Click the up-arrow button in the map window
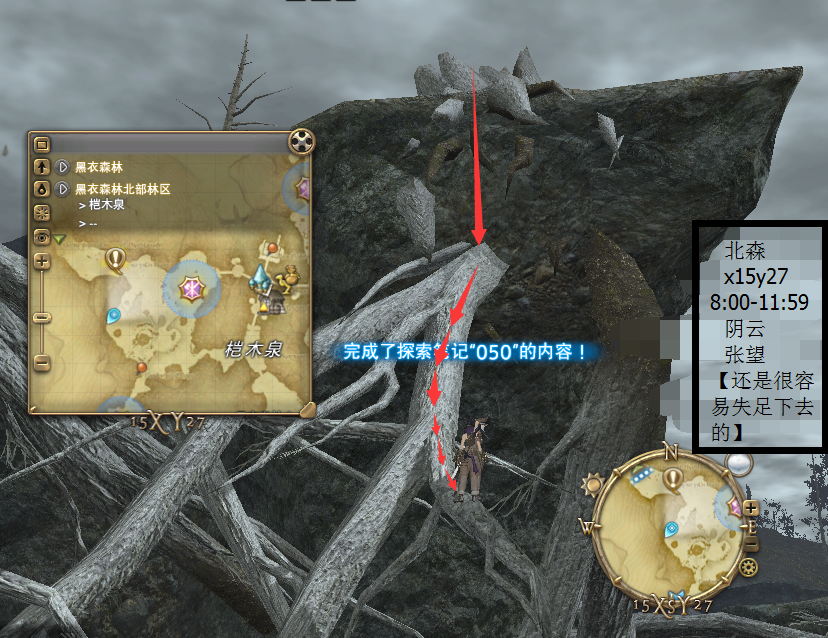Screen dimensions: 828x638 pyautogui.click(x=42, y=167)
